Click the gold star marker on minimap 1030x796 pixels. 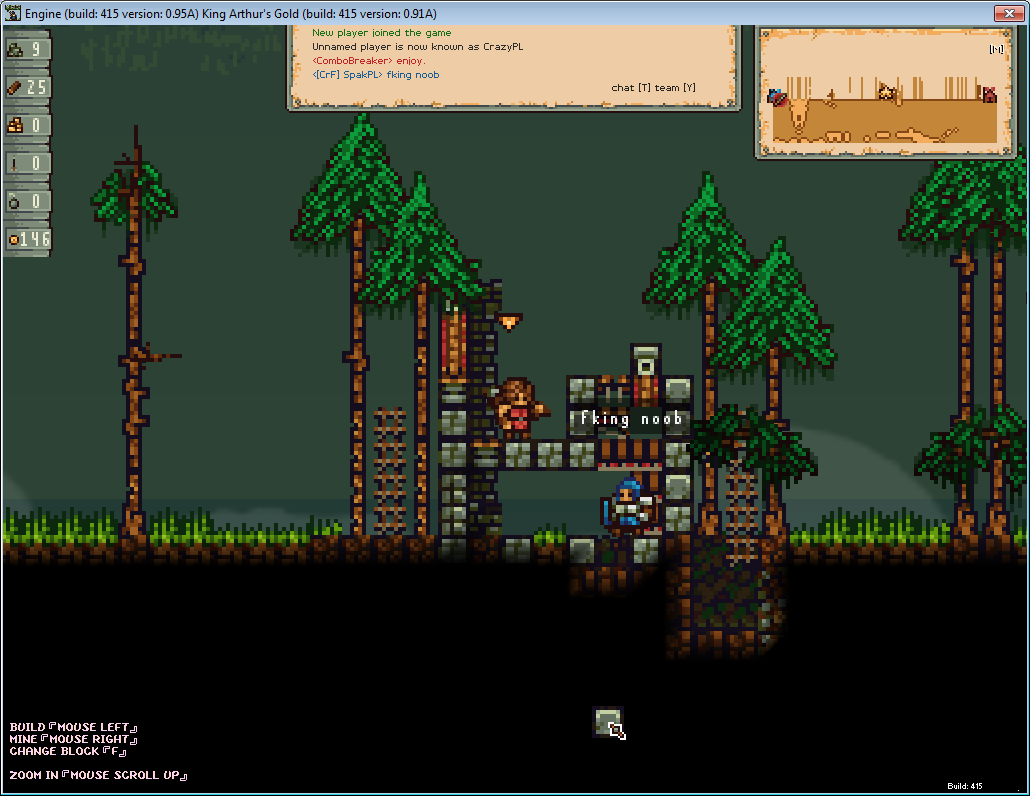coord(885,92)
